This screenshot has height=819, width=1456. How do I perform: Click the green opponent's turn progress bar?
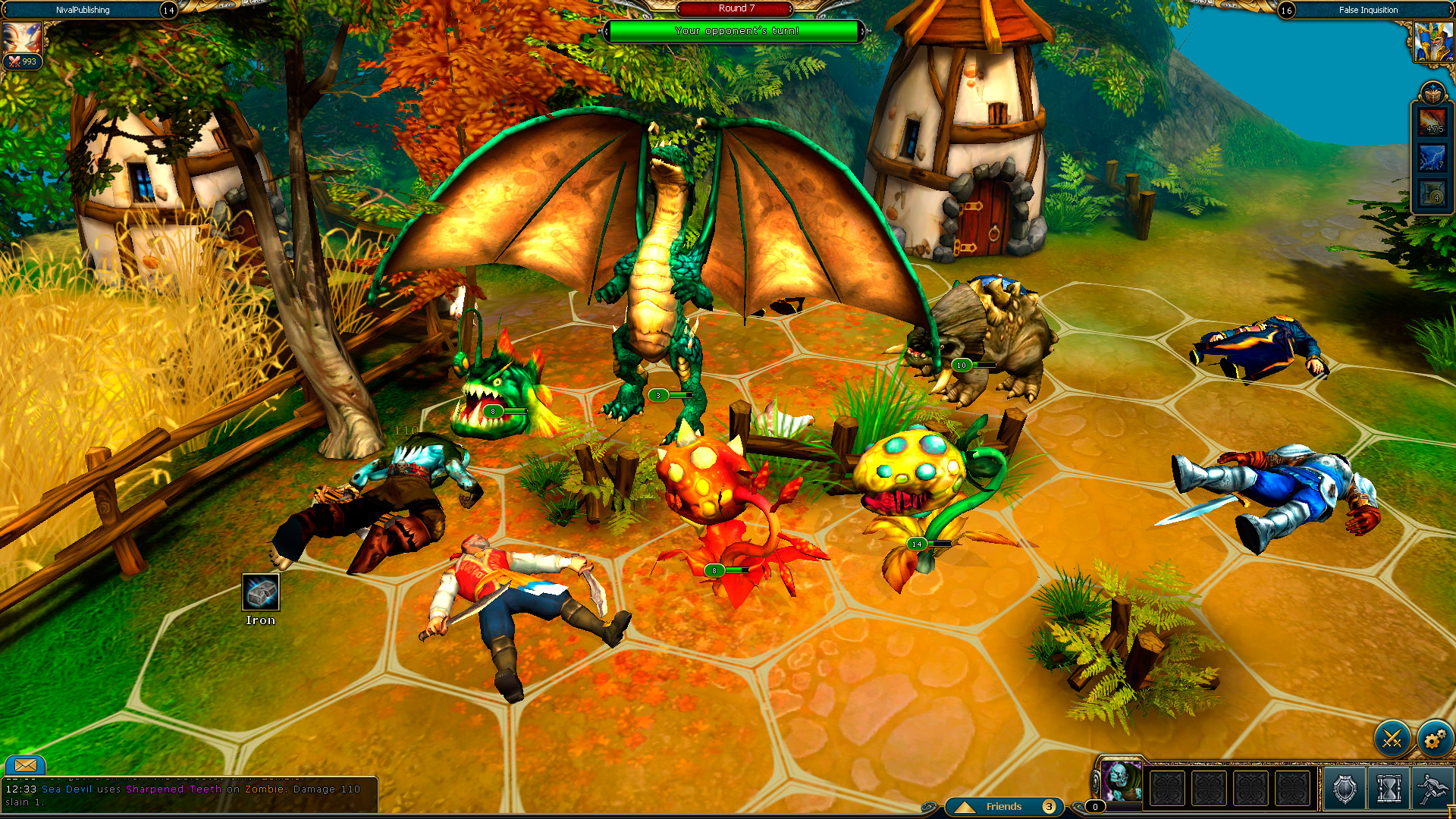click(734, 32)
